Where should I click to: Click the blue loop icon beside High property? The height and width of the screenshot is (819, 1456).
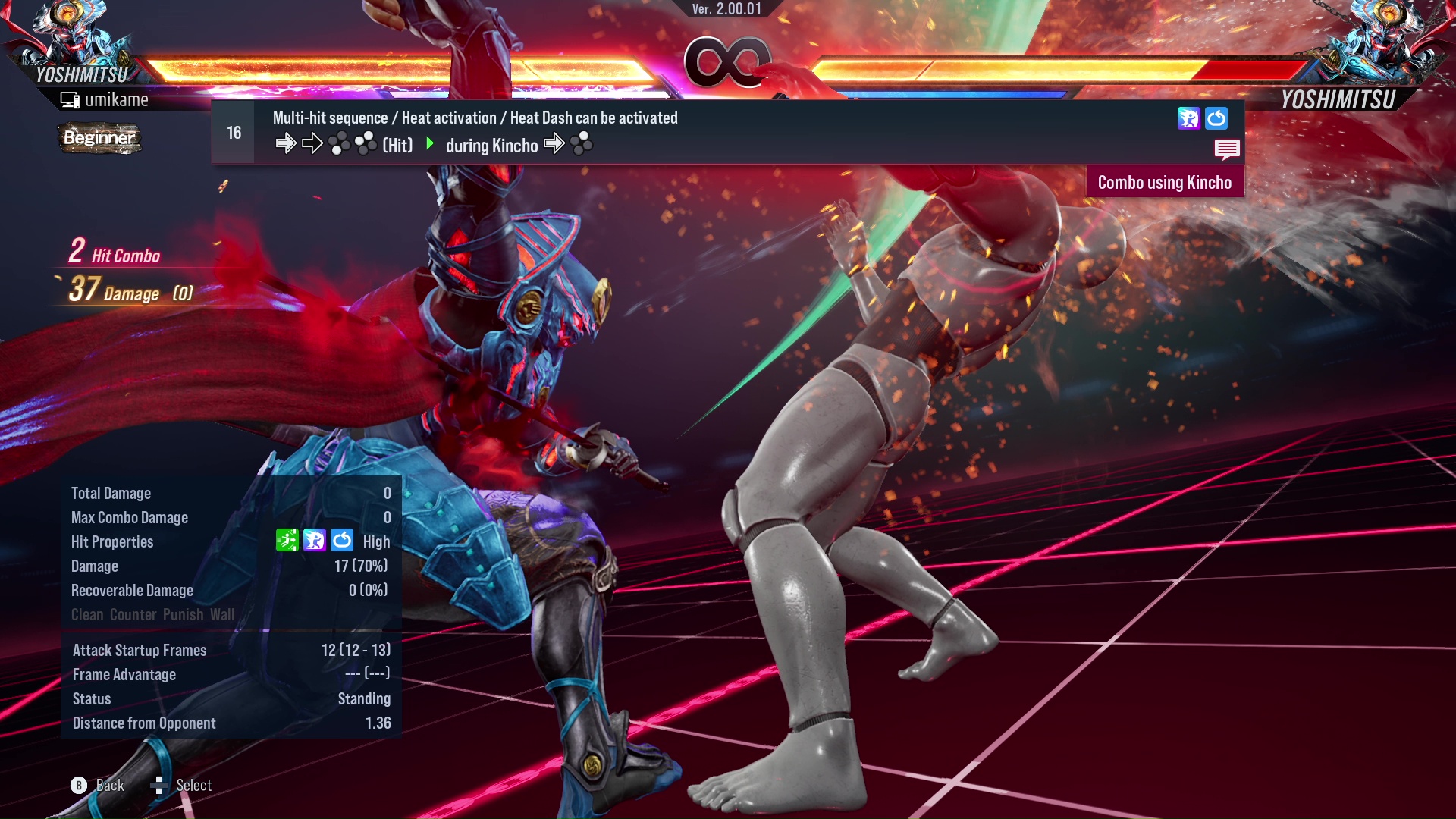[x=343, y=541]
